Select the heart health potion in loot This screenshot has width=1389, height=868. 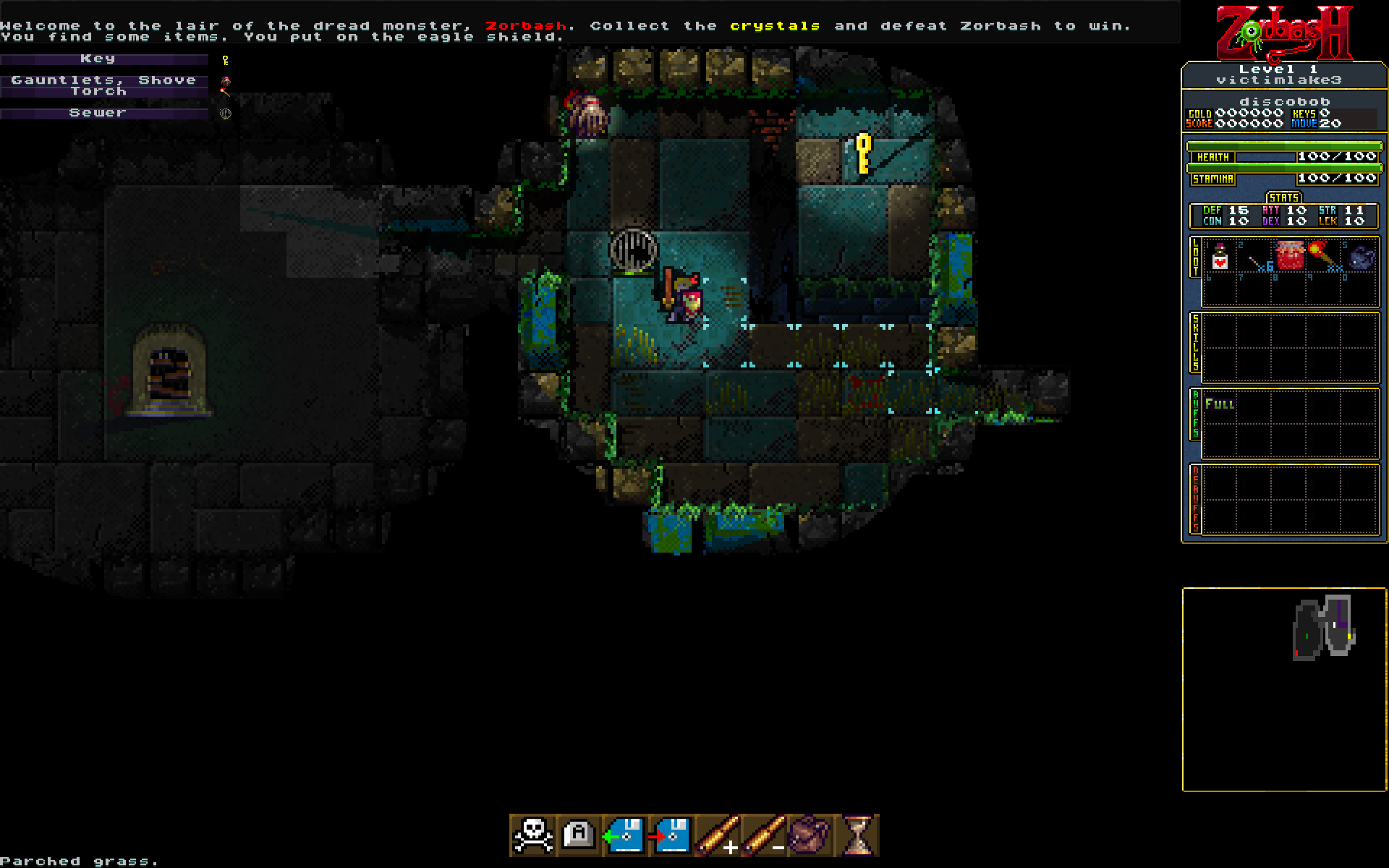click(x=1220, y=257)
